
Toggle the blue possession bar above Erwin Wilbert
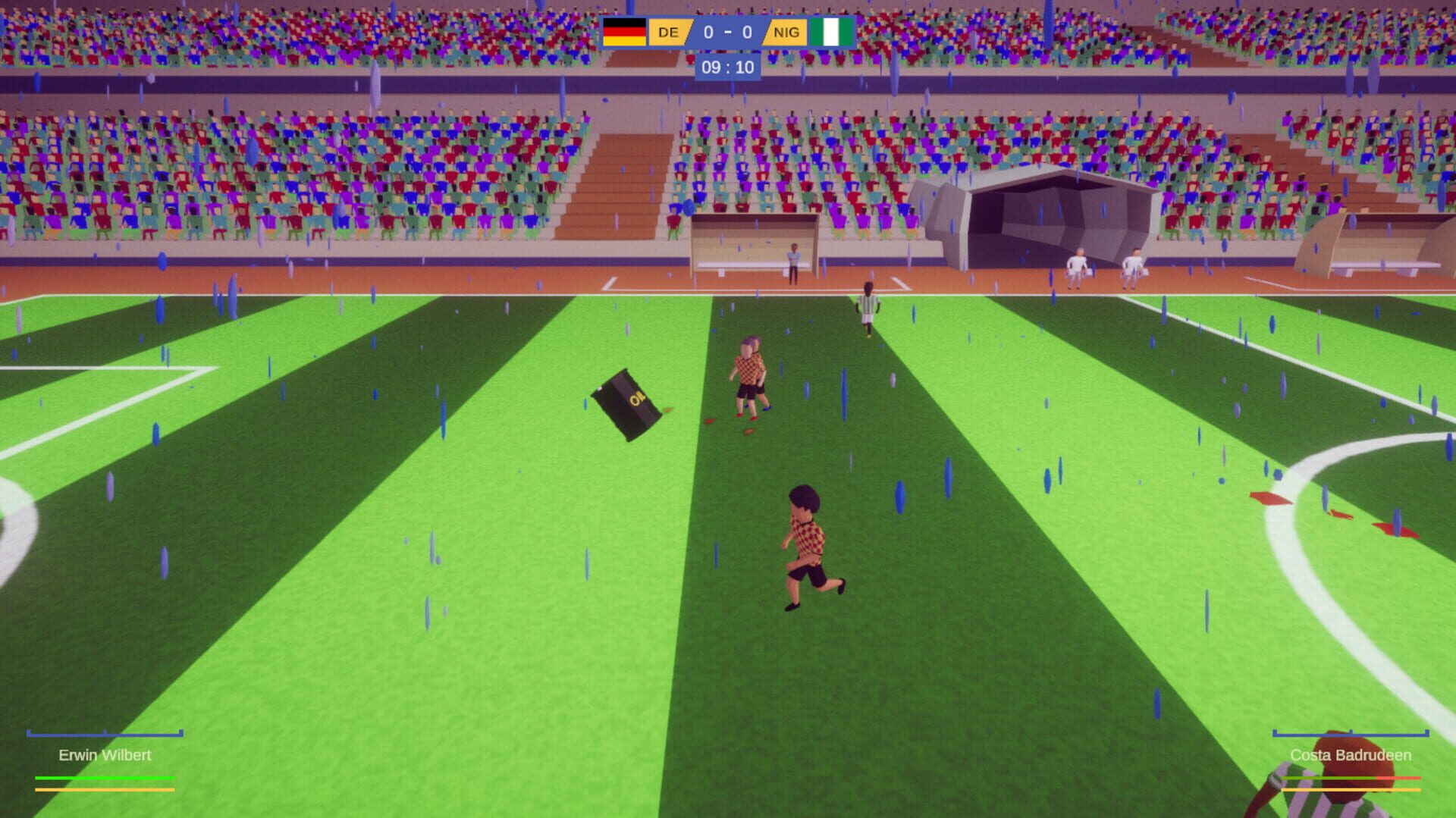[x=105, y=733]
